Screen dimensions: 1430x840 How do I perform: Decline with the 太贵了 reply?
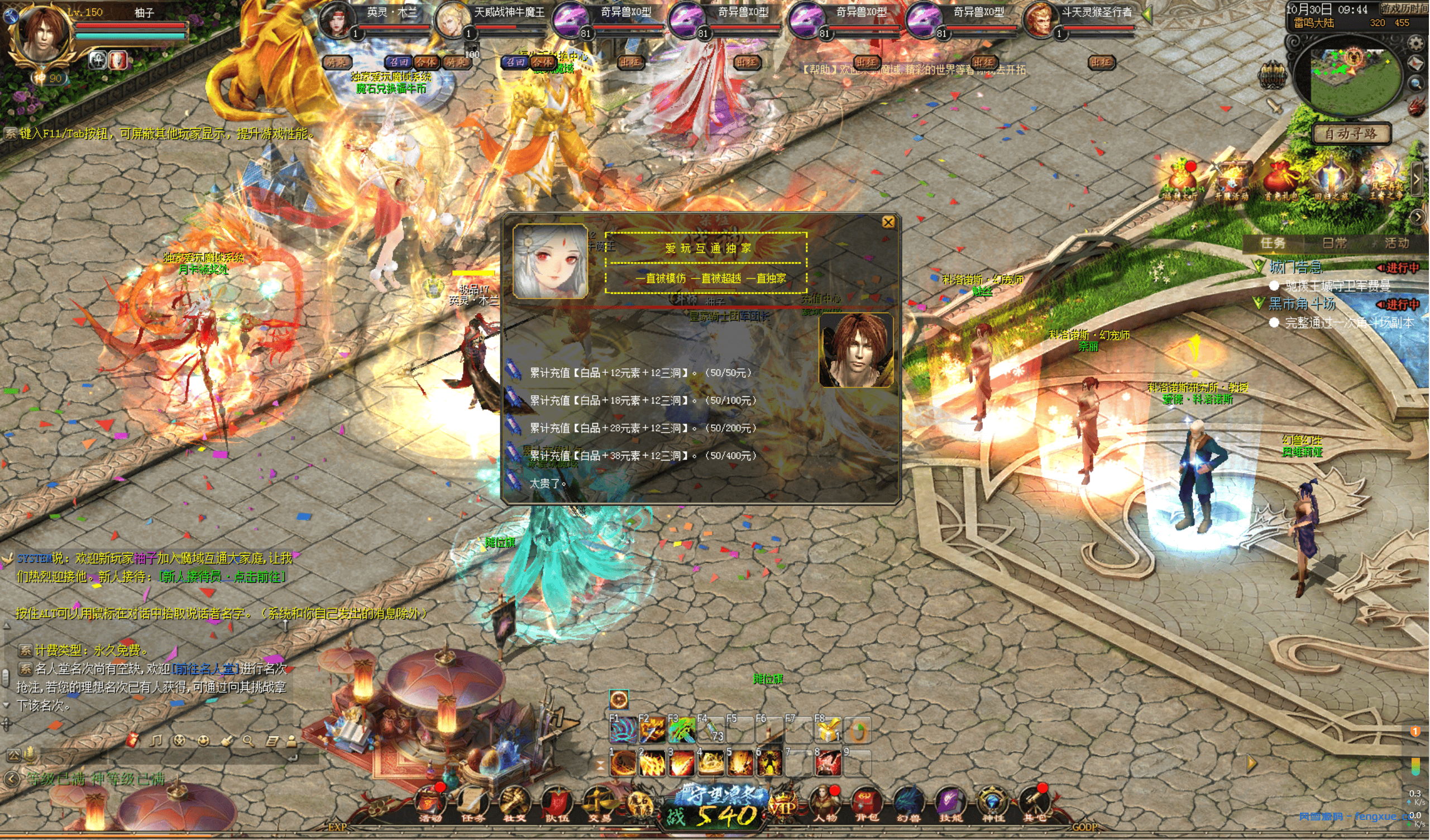547,483
